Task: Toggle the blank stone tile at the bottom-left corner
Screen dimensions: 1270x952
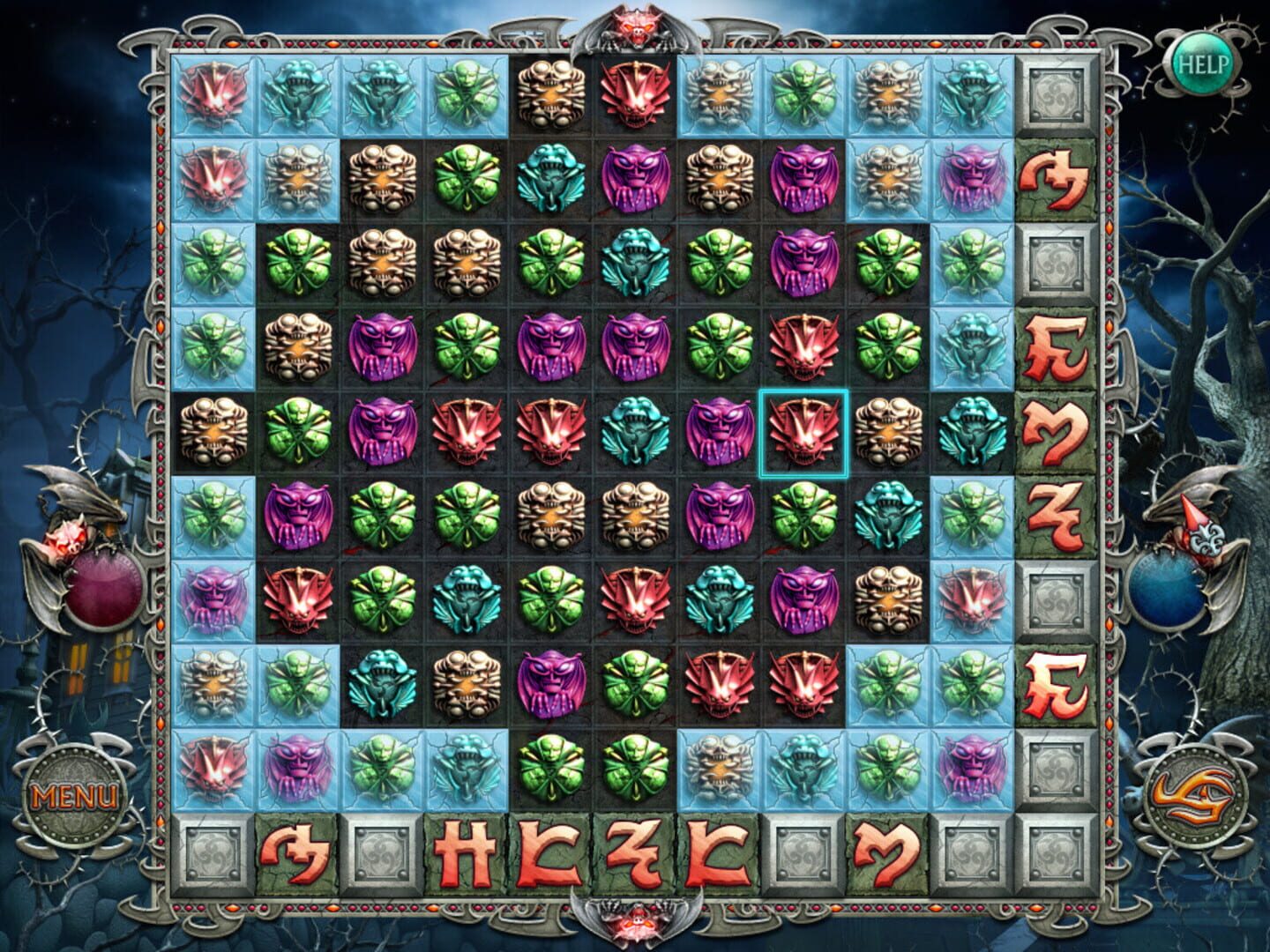Action: (212, 851)
